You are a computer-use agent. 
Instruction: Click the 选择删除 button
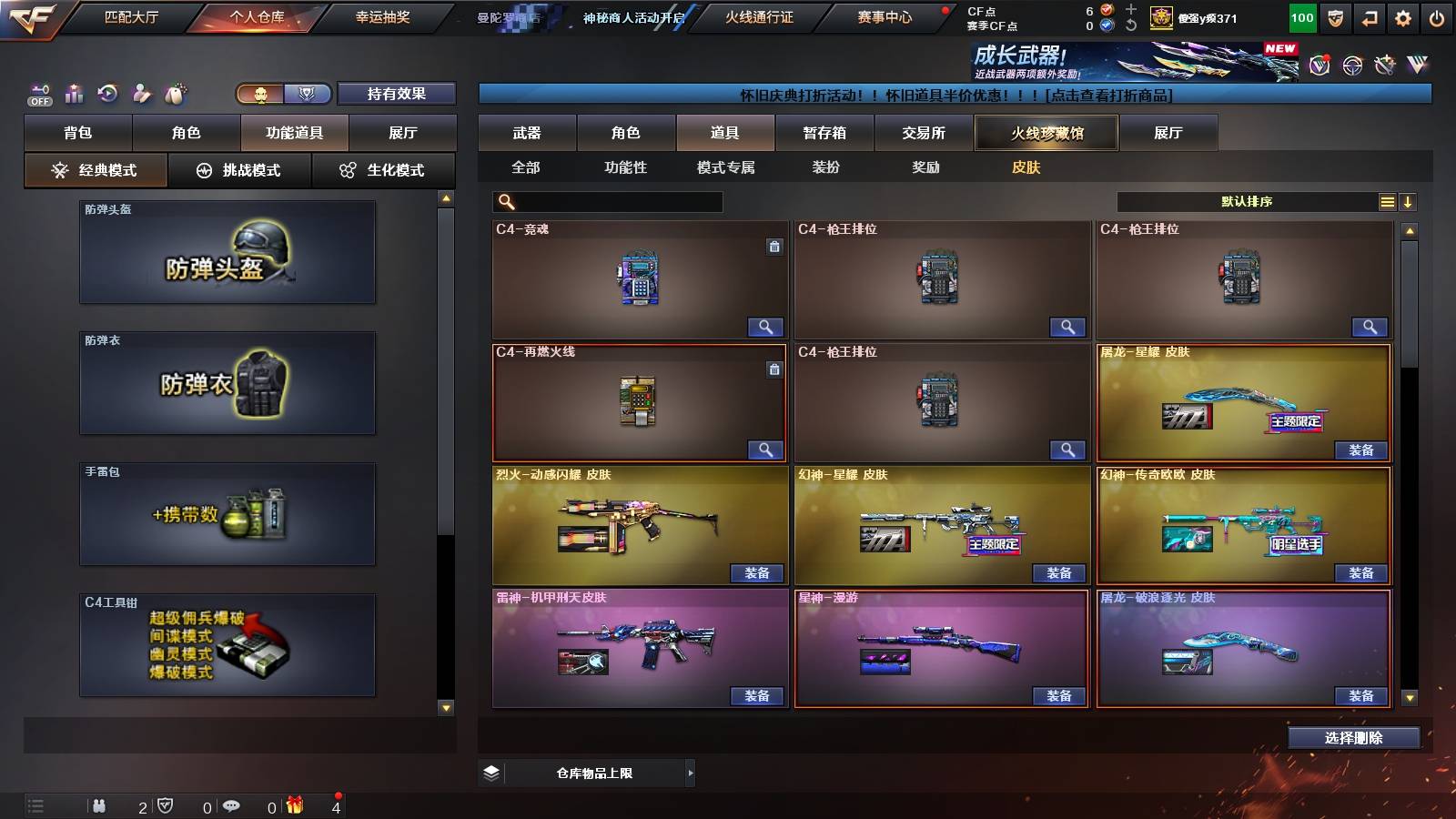(1353, 738)
